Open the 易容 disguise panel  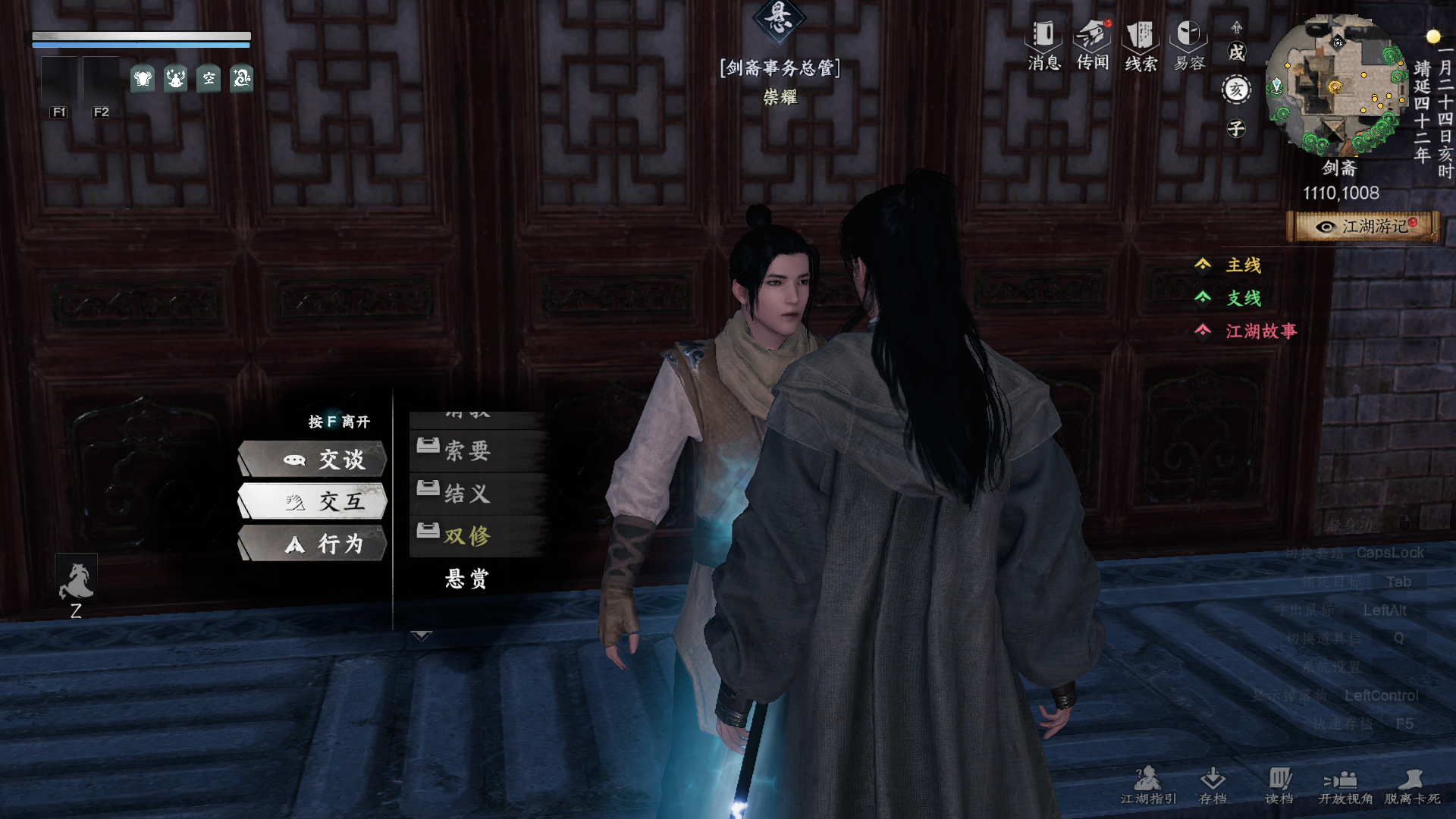(1189, 45)
